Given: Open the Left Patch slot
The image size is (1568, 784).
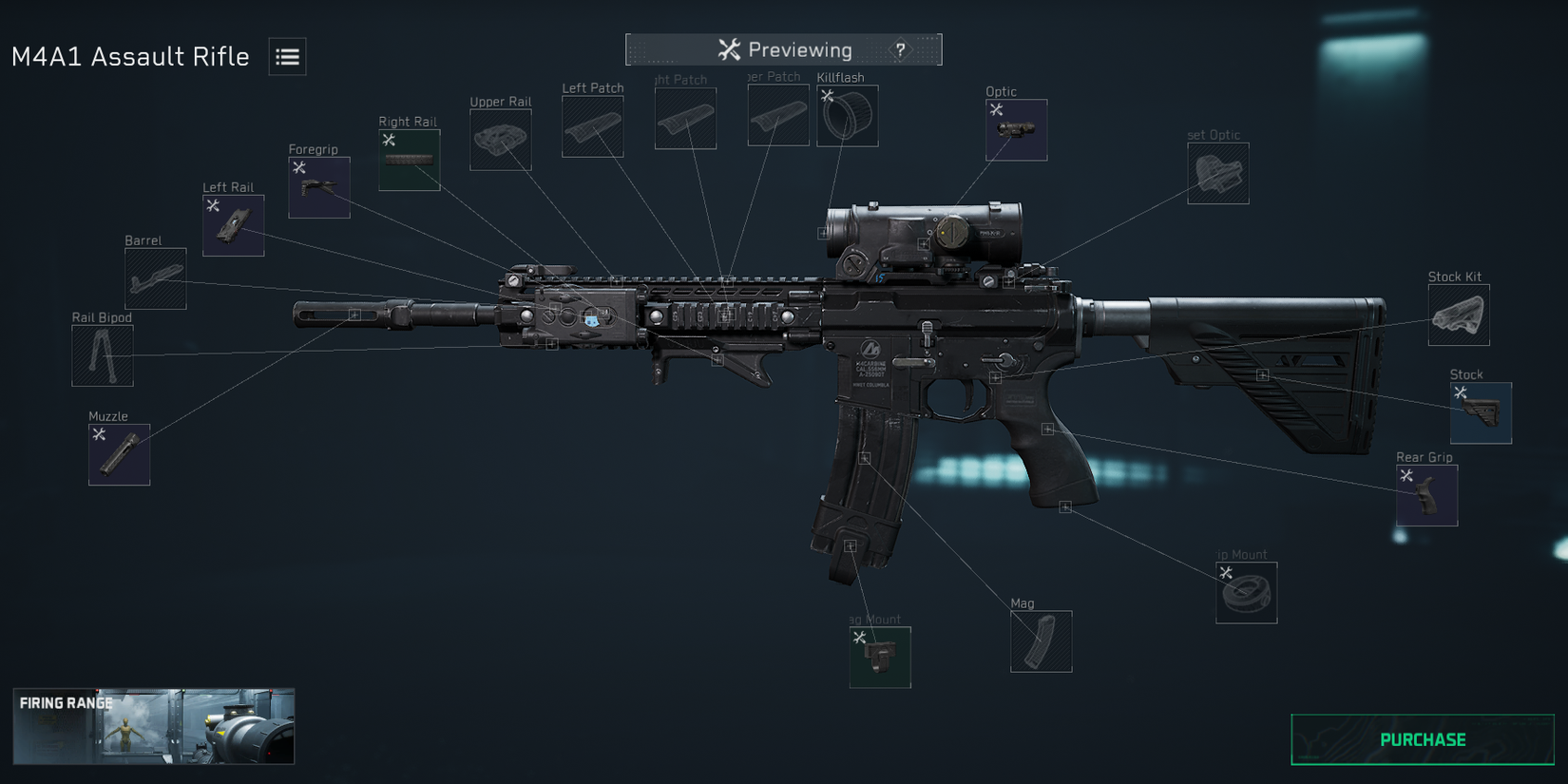Looking at the screenshot, I should pyautogui.click(x=592, y=124).
